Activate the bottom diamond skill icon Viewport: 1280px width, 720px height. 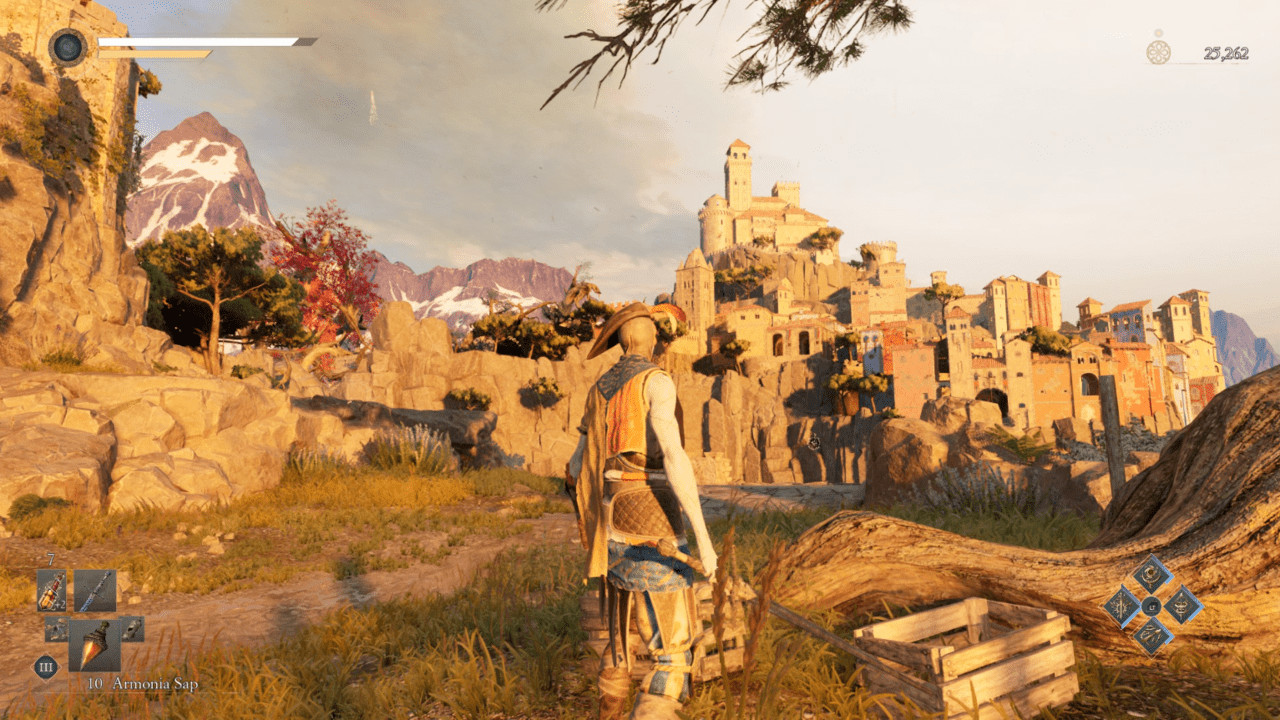coord(1152,635)
